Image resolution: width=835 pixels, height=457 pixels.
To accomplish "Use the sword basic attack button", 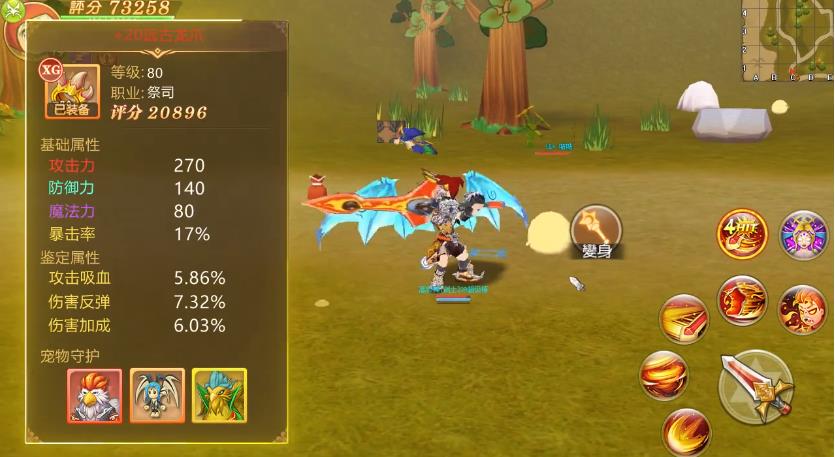I will [755, 386].
